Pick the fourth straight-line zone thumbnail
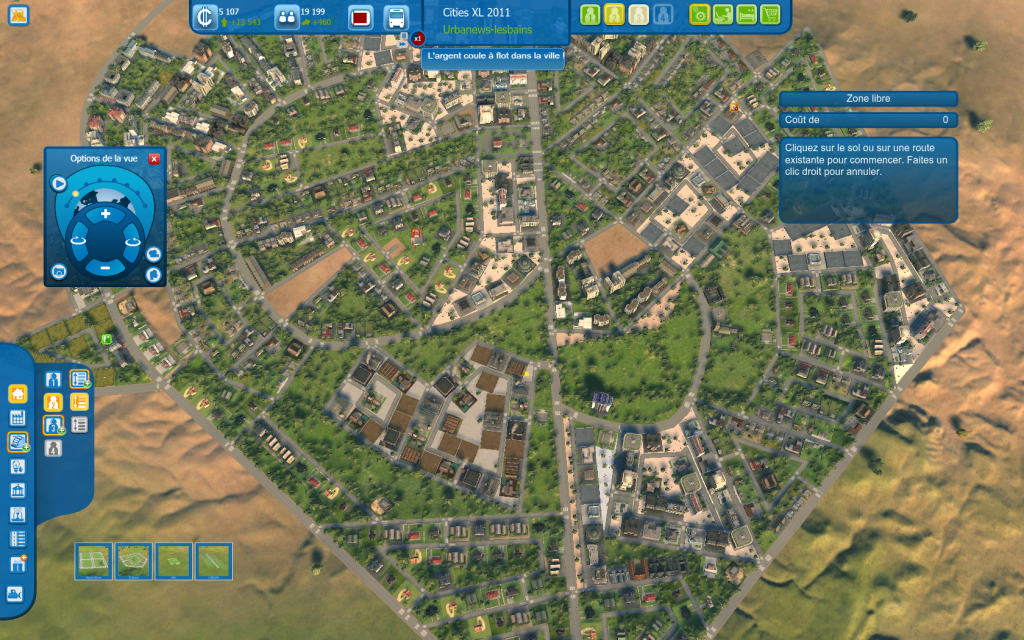Image resolution: width=1024 pixels, height=640 pixels. pos(214,561)
